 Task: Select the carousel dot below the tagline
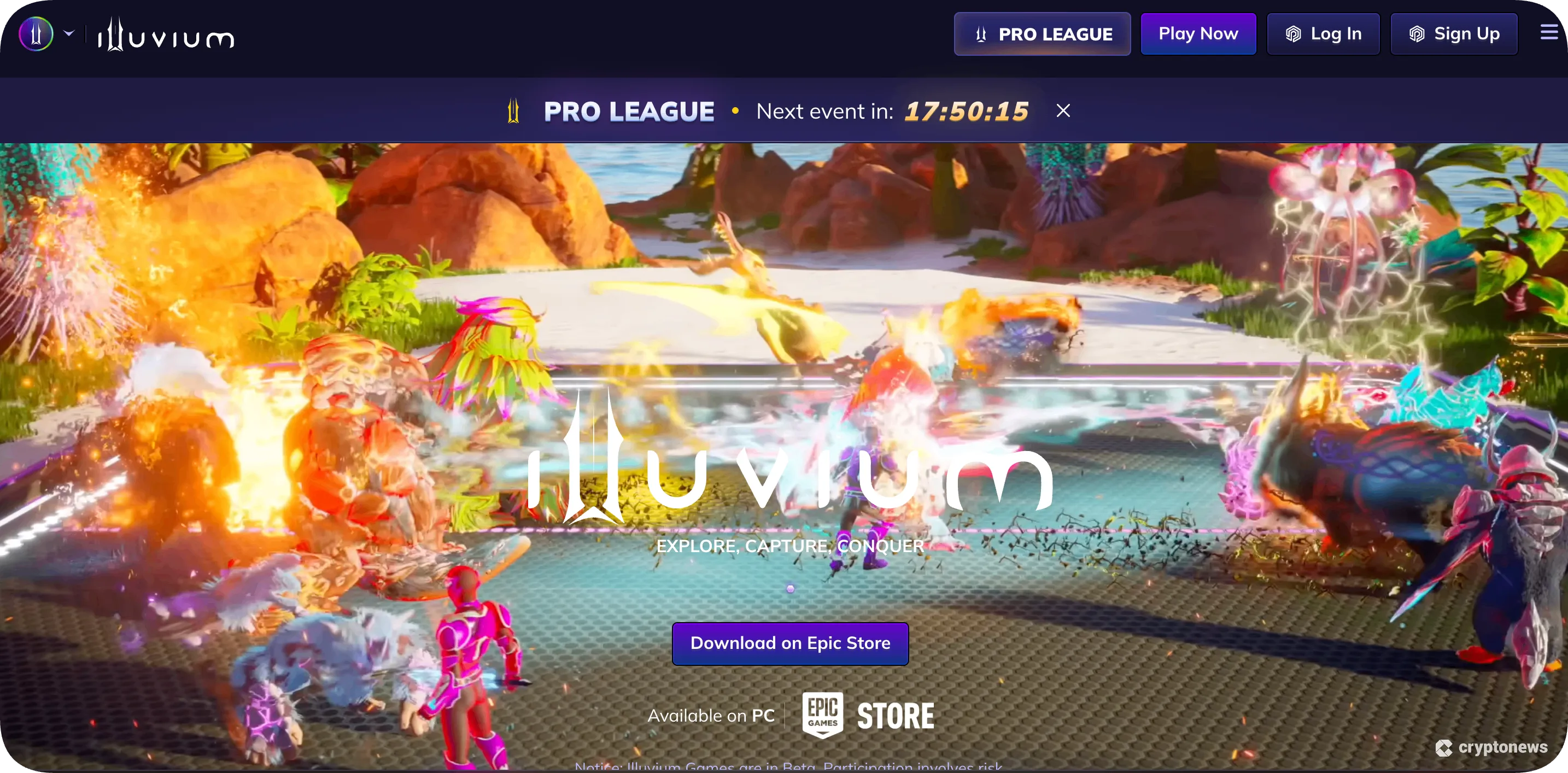point(789,589)
